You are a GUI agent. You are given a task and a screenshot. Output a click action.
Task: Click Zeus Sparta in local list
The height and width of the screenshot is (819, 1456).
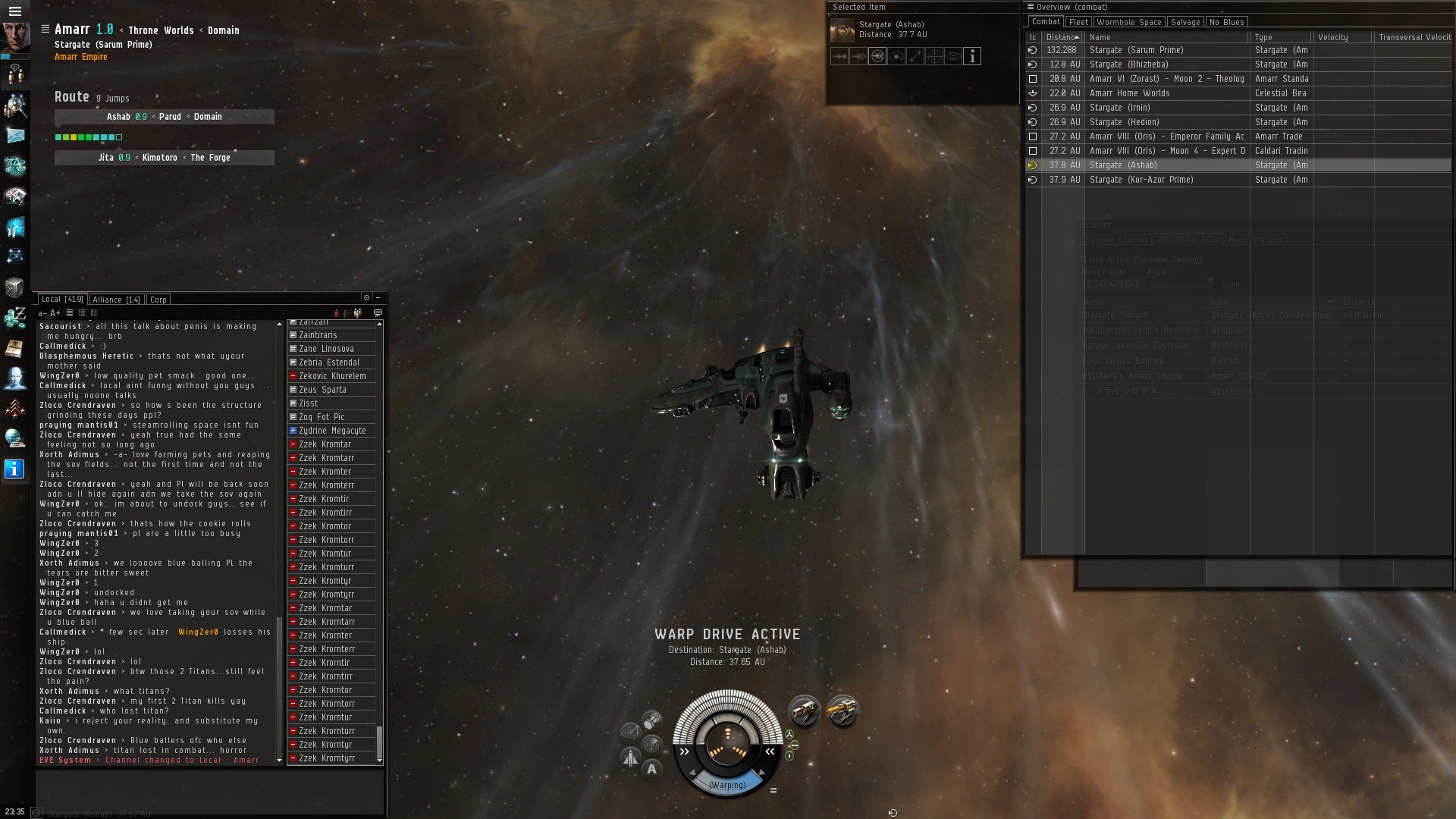[x=322, y=390]
